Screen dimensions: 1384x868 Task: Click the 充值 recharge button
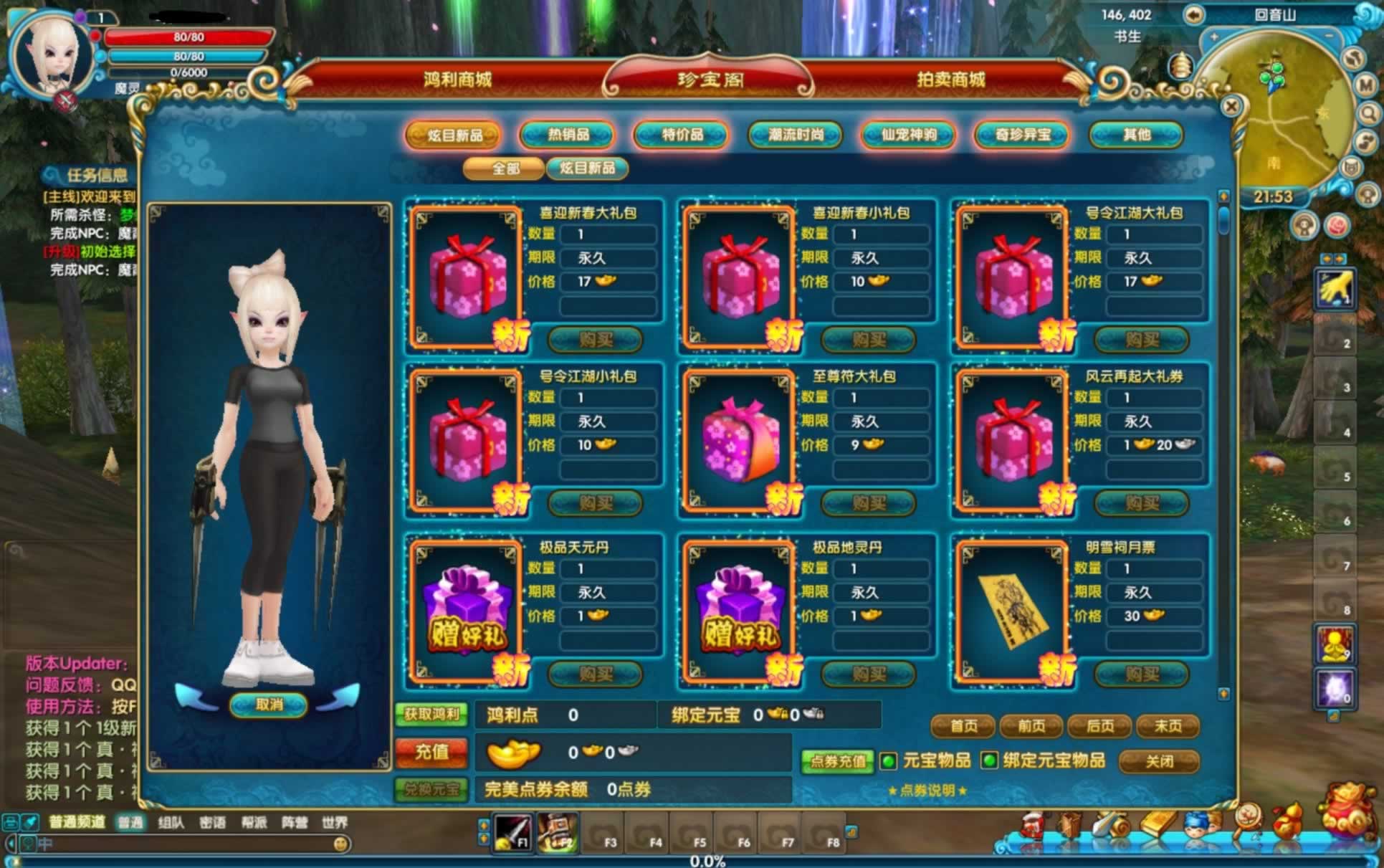pyautogui.click(x=431, y=752)
